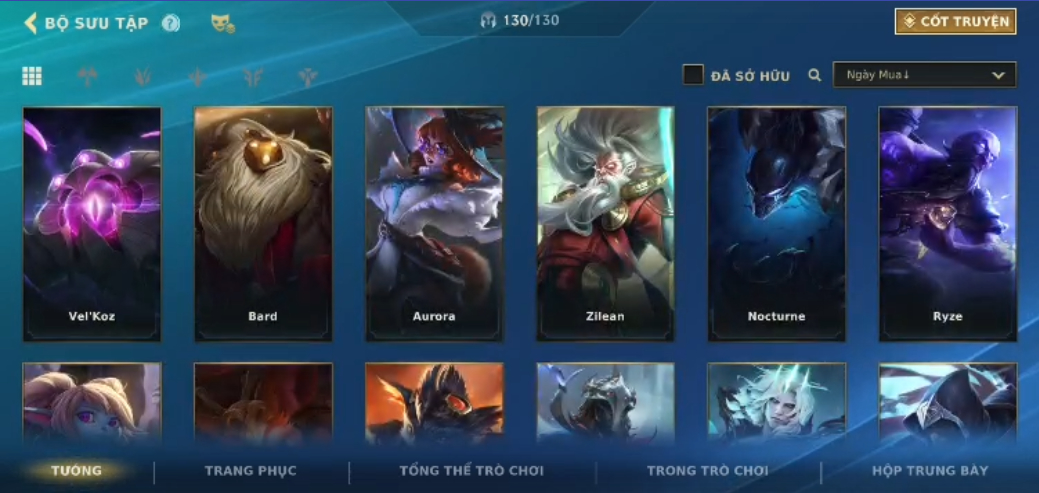Open the Tổng Thể Trò Chơi tab
Image resolution: width=1039 pixels, height=493 pixels.
pyautogui.click(x=472, y=471)
